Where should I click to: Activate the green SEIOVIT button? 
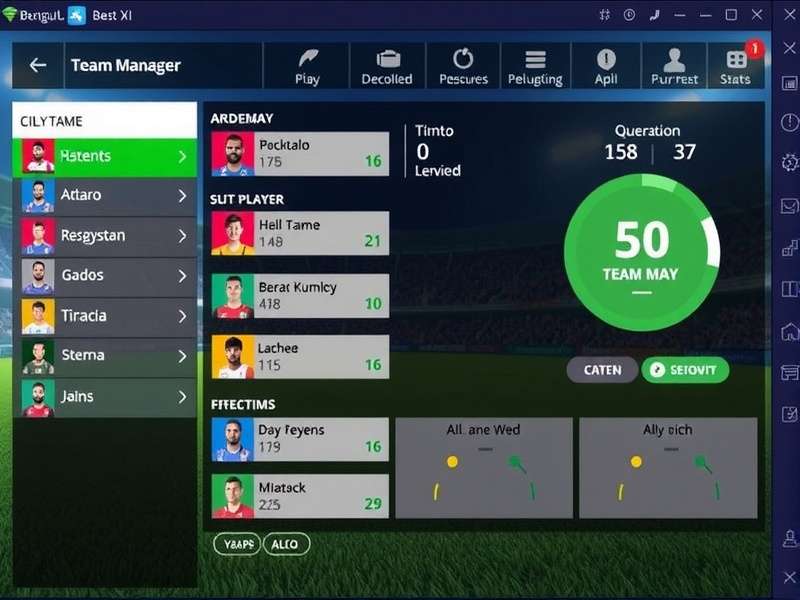[x=685, y=370]
